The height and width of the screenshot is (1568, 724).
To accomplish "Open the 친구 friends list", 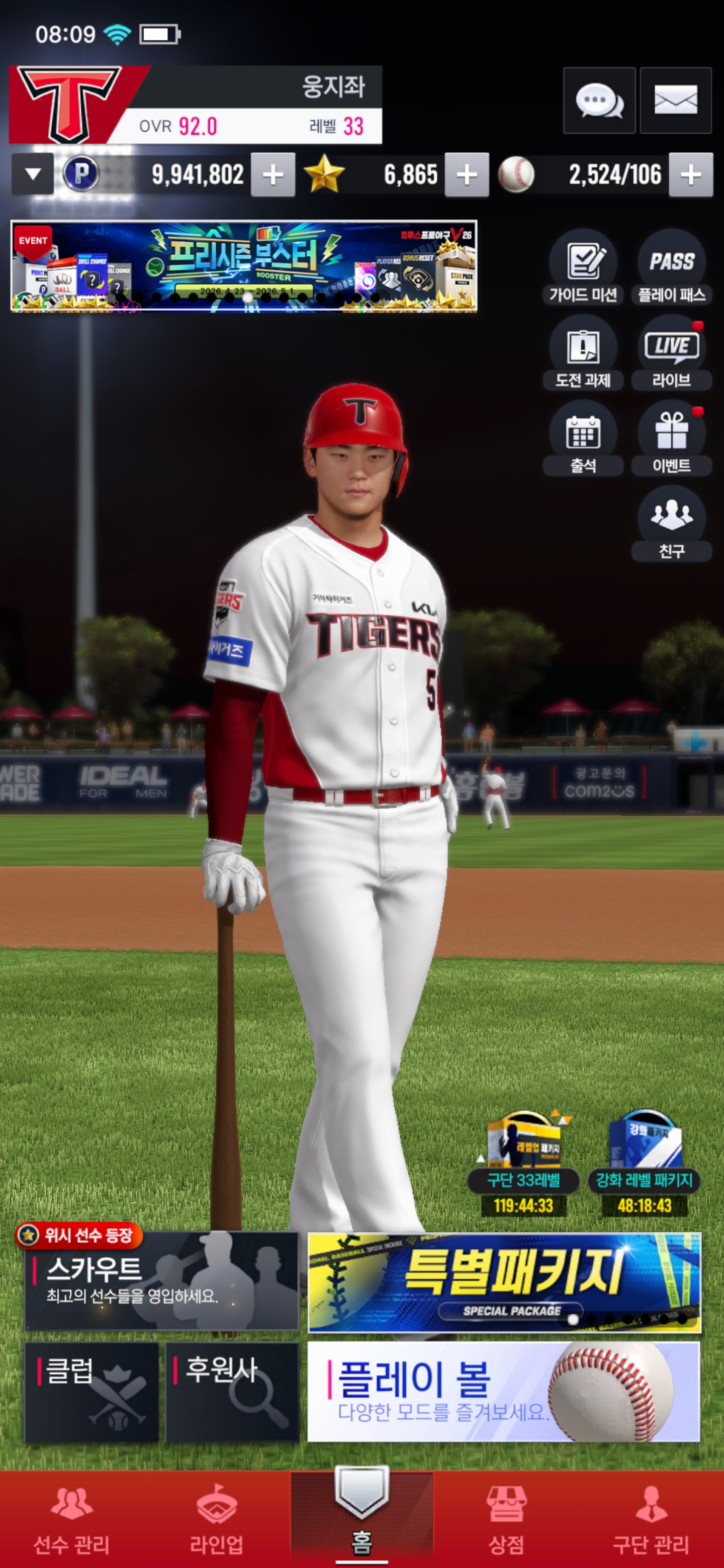I will 671,523.
